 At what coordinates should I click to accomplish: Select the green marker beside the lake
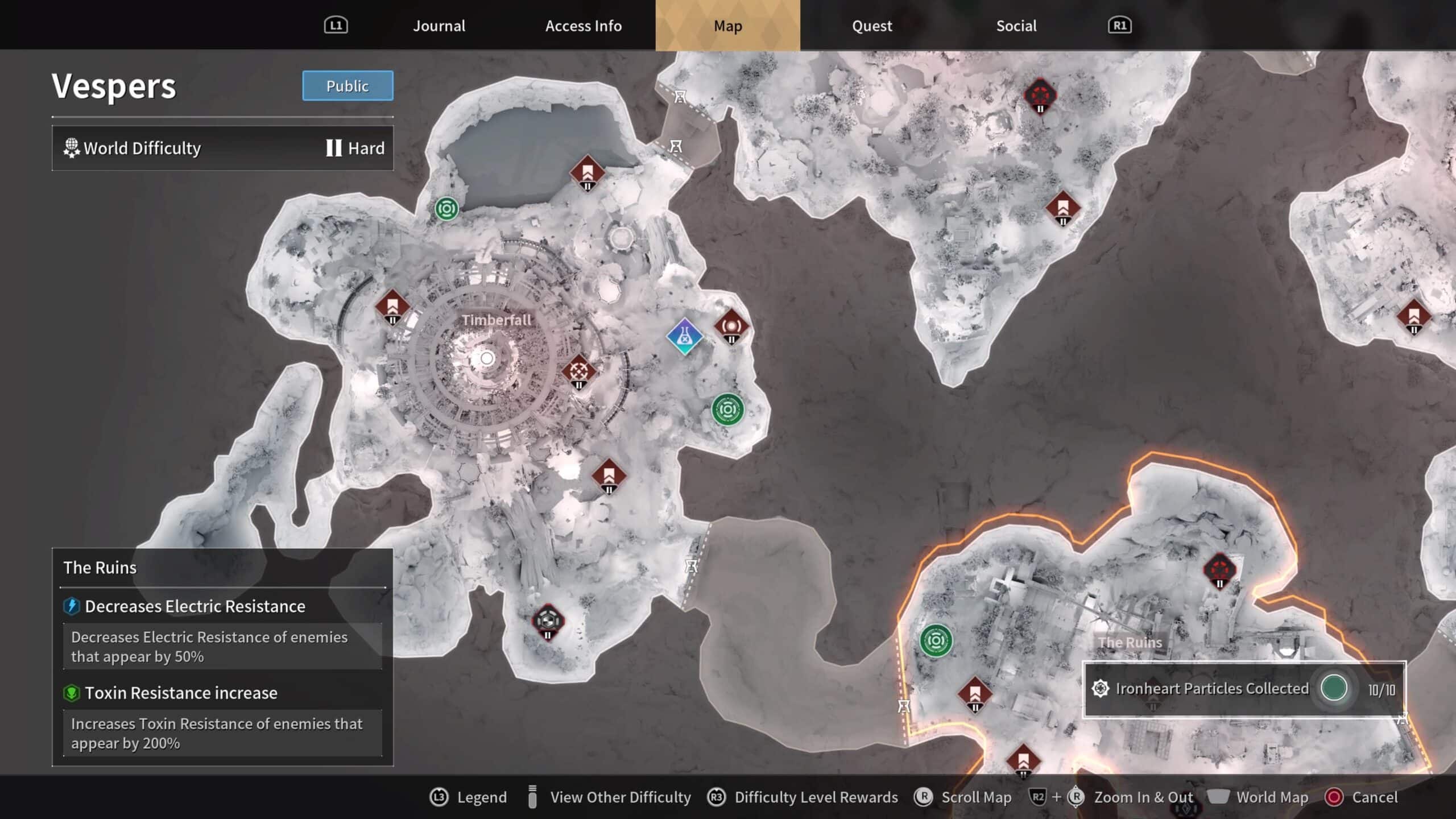[446, 209]
